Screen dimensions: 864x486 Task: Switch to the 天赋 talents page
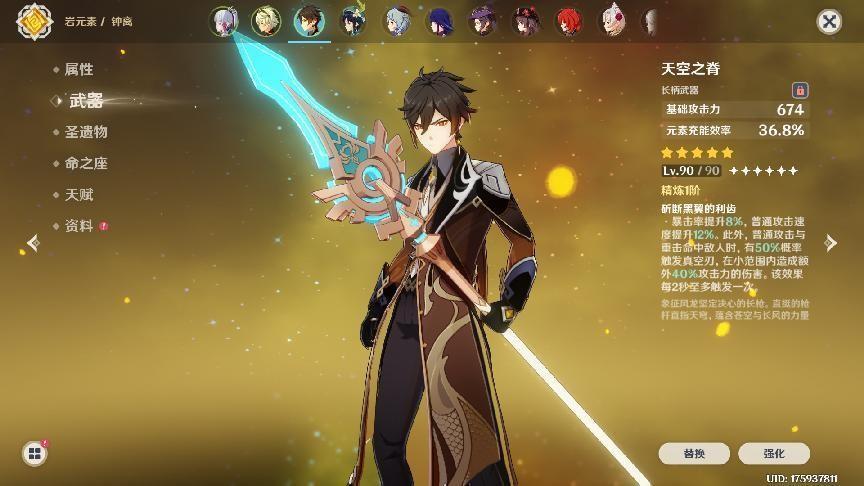[79, 194]
